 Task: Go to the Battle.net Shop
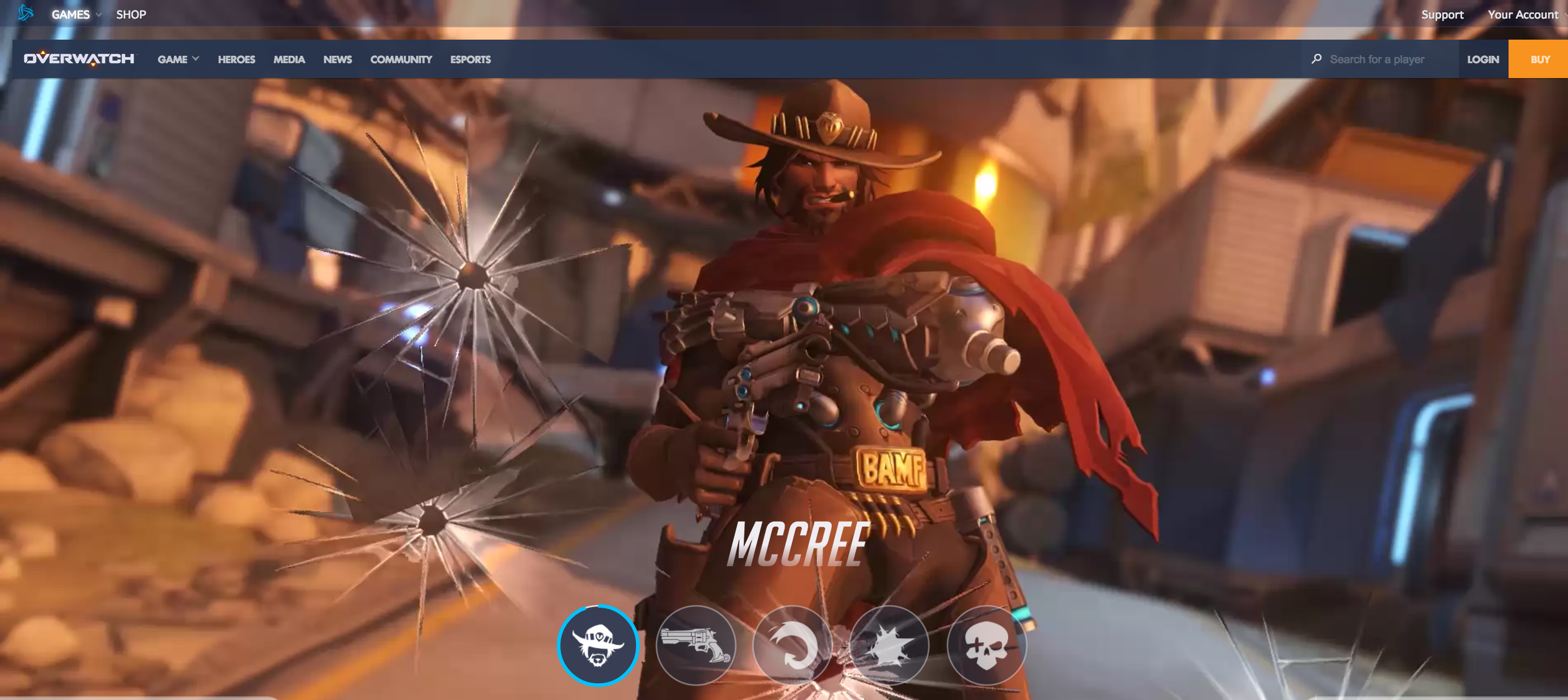click(x=131, y=14)
